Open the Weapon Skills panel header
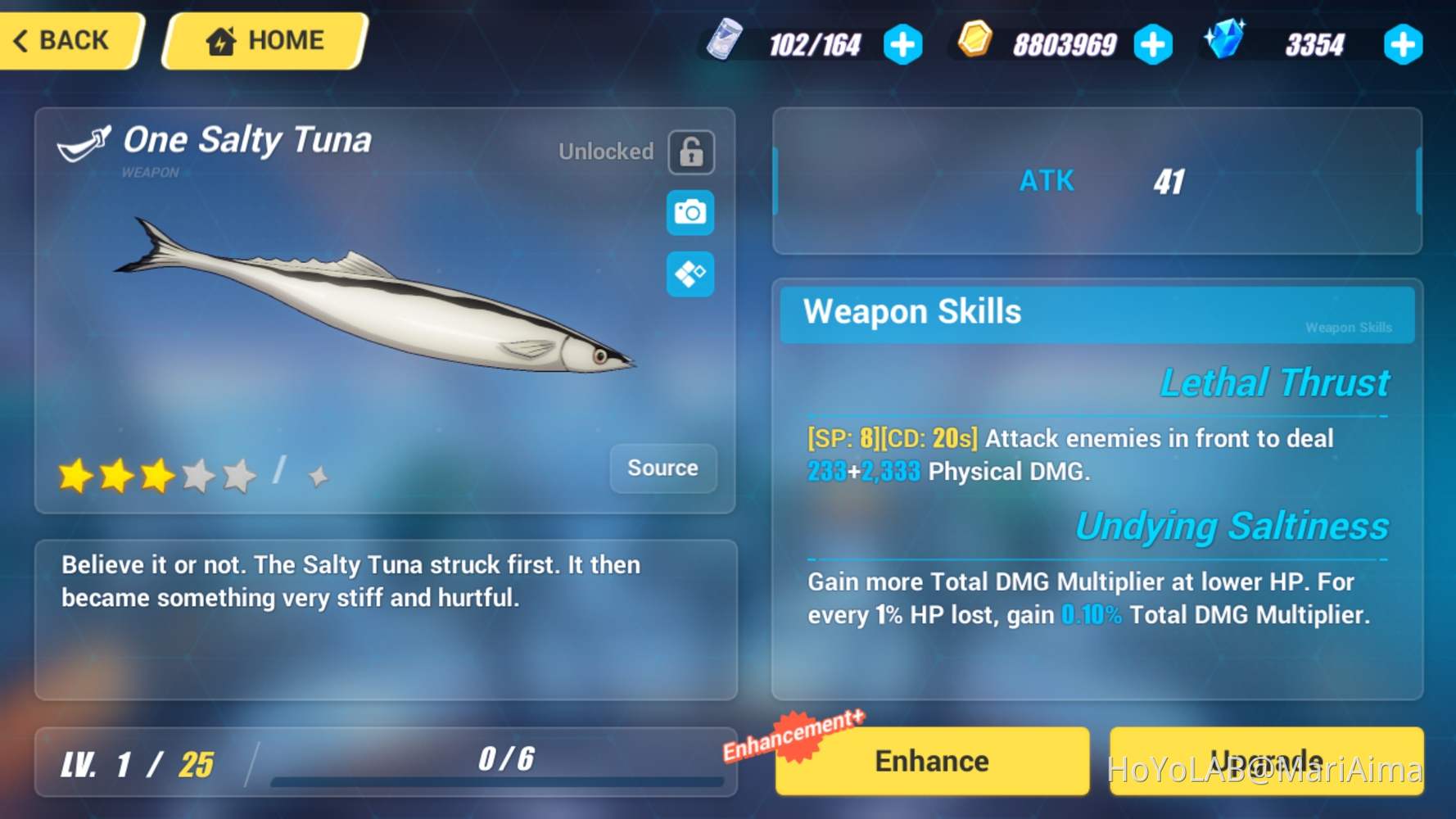 point(912,312)
